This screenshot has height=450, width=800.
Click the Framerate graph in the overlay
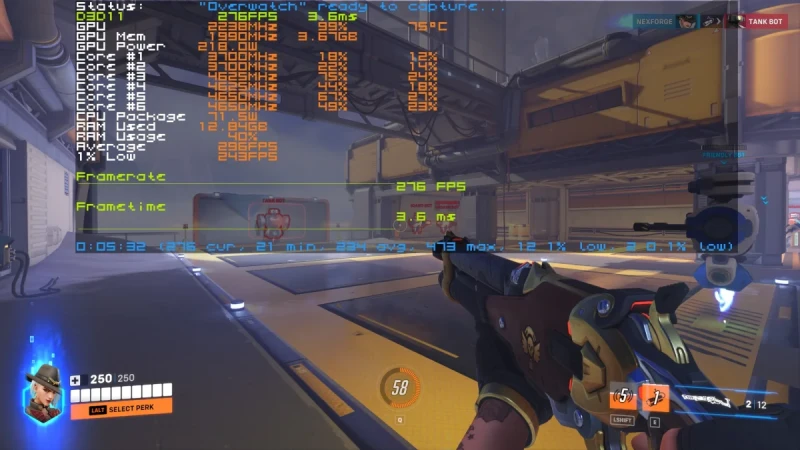pos(270,185)
